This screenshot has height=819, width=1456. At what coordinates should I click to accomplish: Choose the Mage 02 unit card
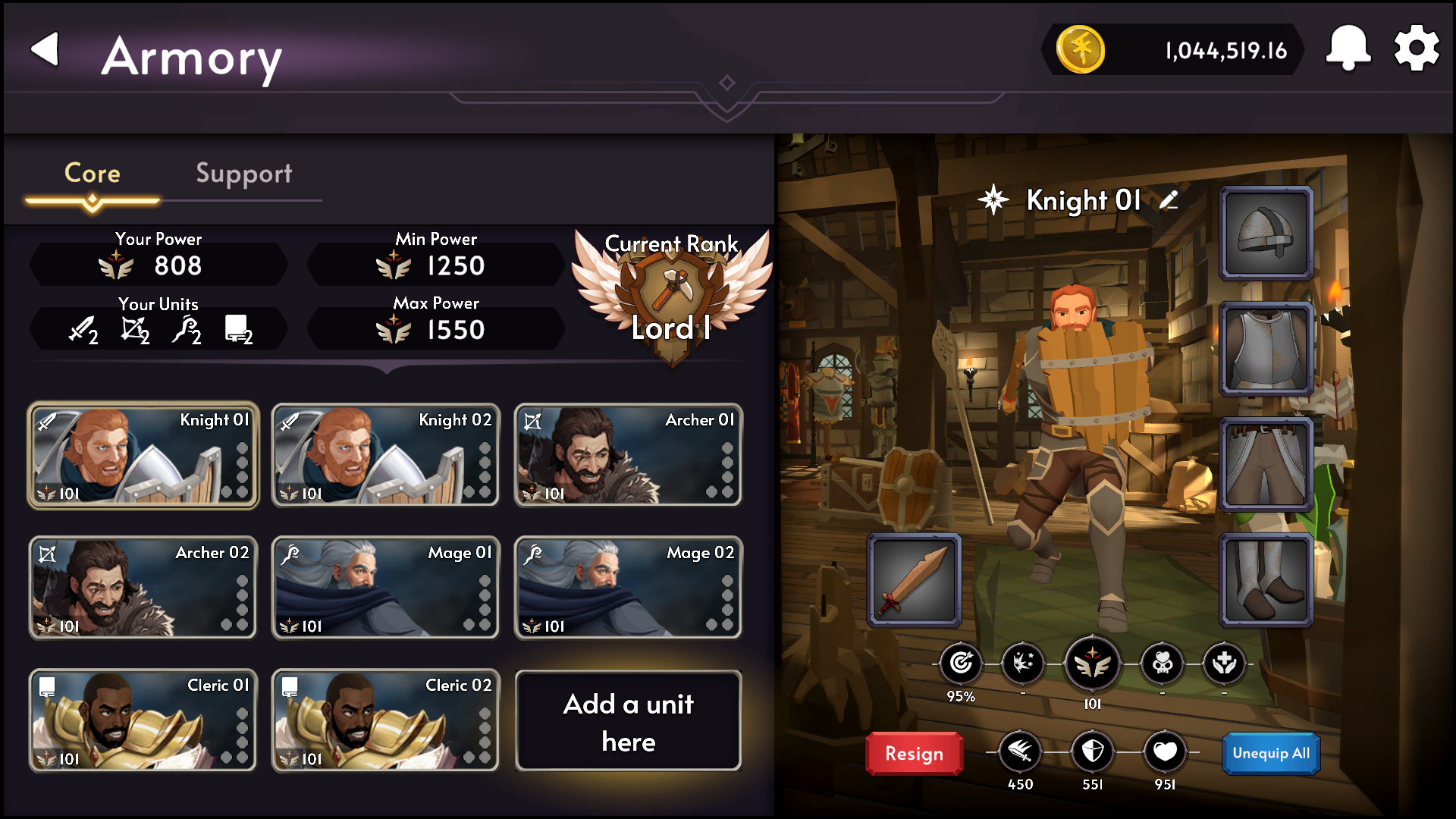tap(628, 588)
